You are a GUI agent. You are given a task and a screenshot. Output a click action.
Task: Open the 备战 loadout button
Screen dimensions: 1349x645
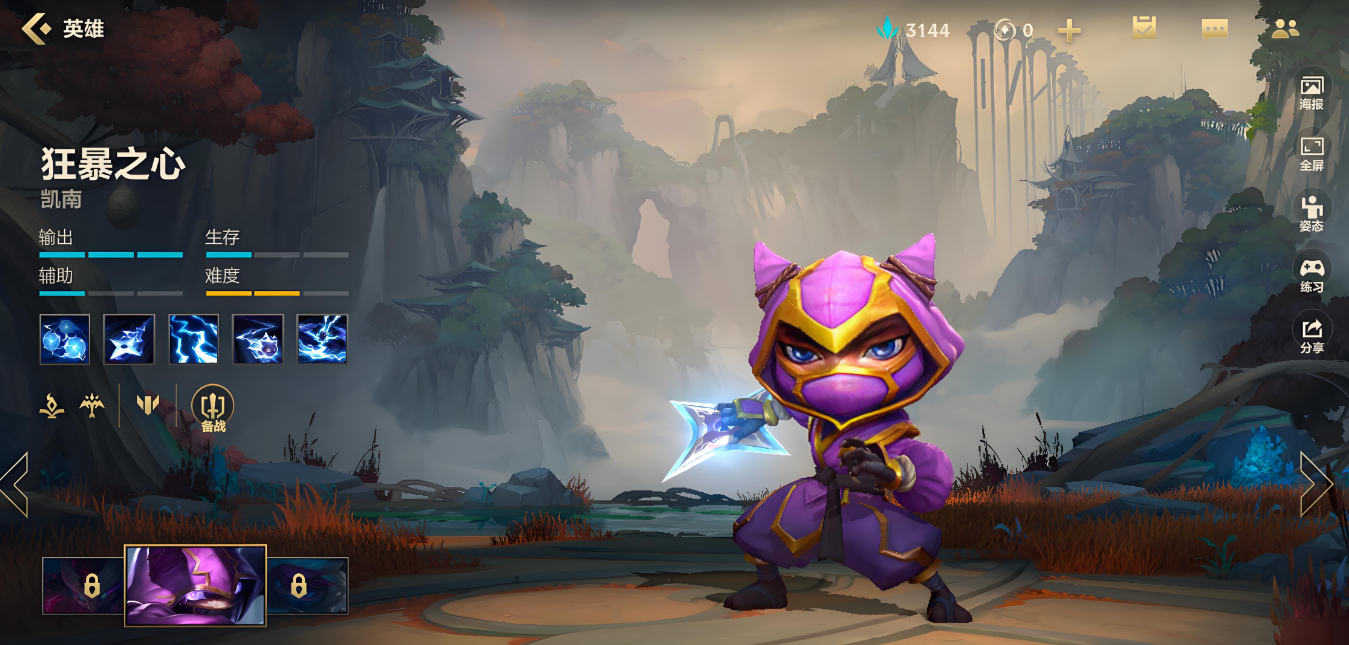pos(213,408)
